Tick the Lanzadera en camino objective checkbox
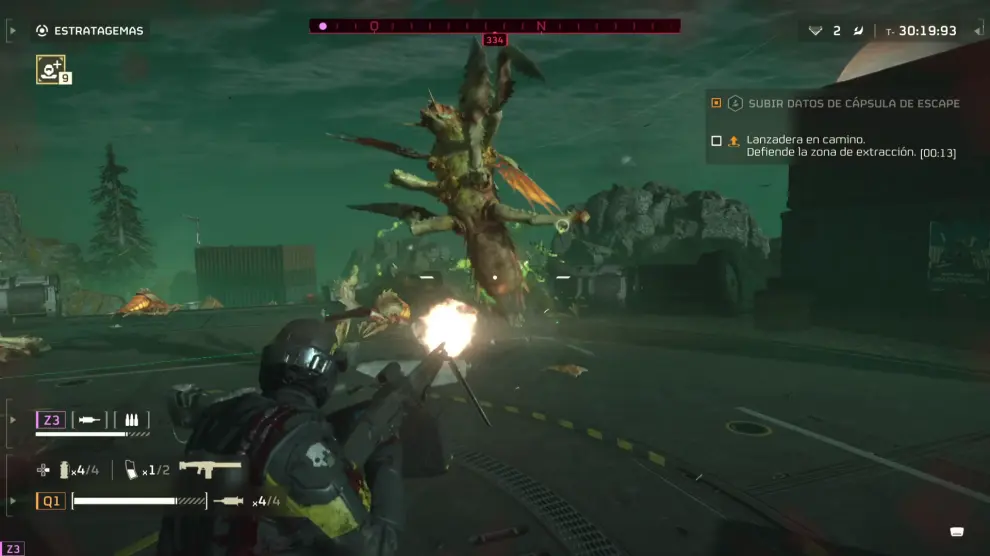990x556 pixels. 716,141
